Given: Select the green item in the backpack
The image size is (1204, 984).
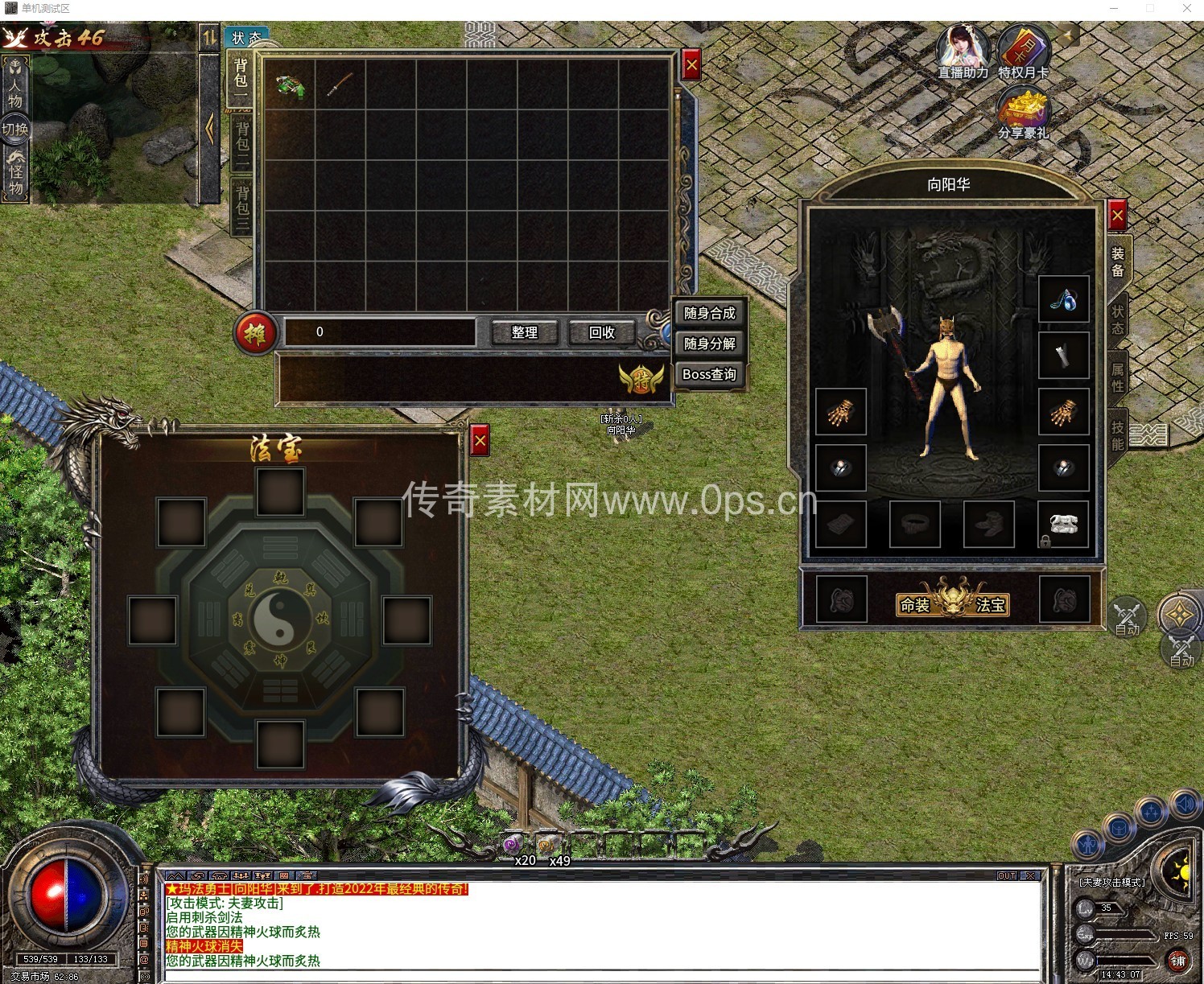Looking at the screenshot, I should tap(290, 84).
